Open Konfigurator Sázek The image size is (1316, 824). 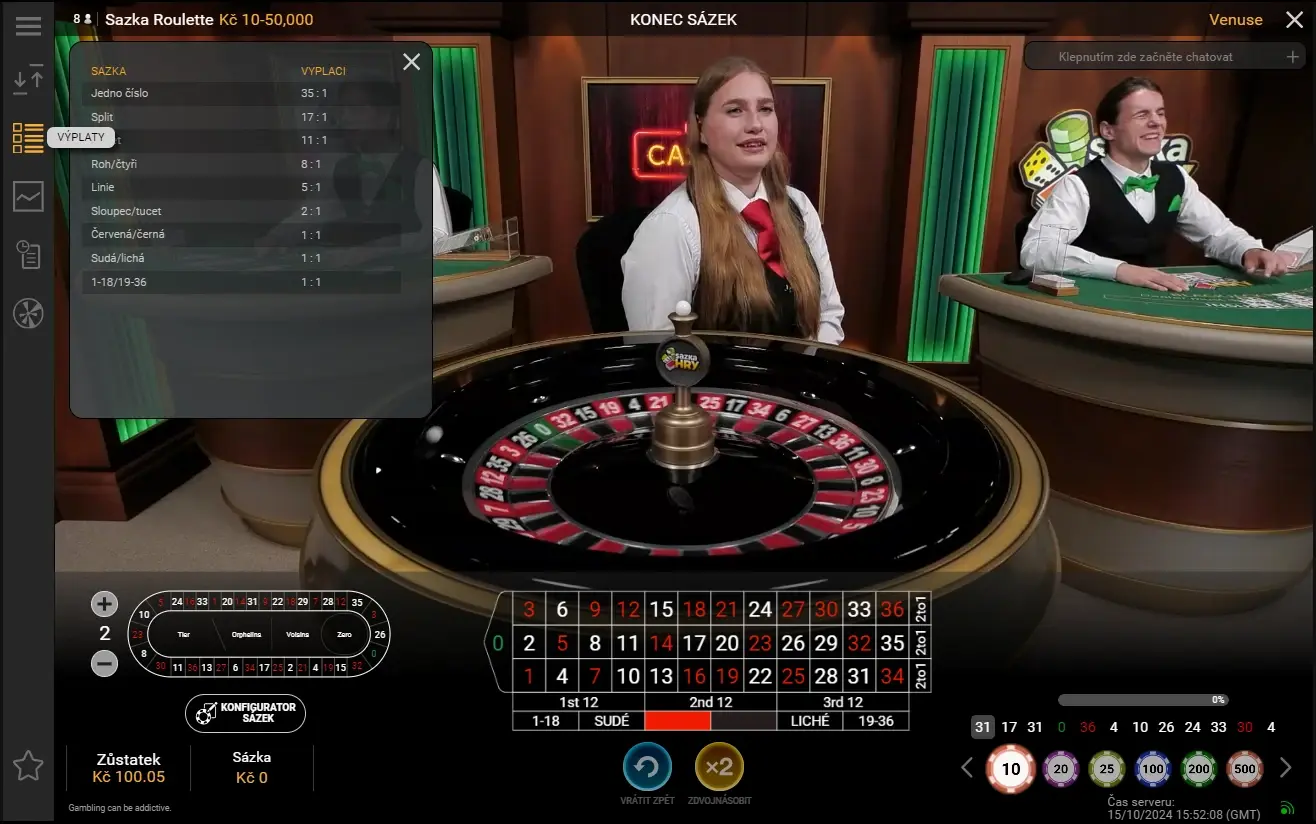point(244,713)
